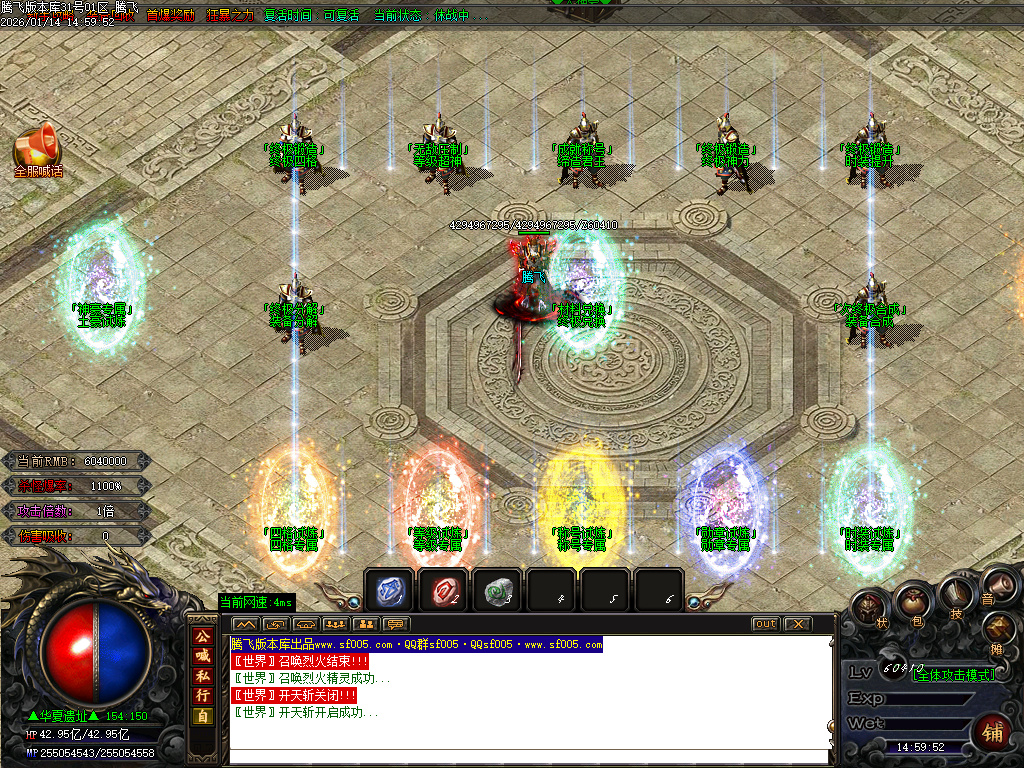Close the chat panel with X button

[796, 624]
